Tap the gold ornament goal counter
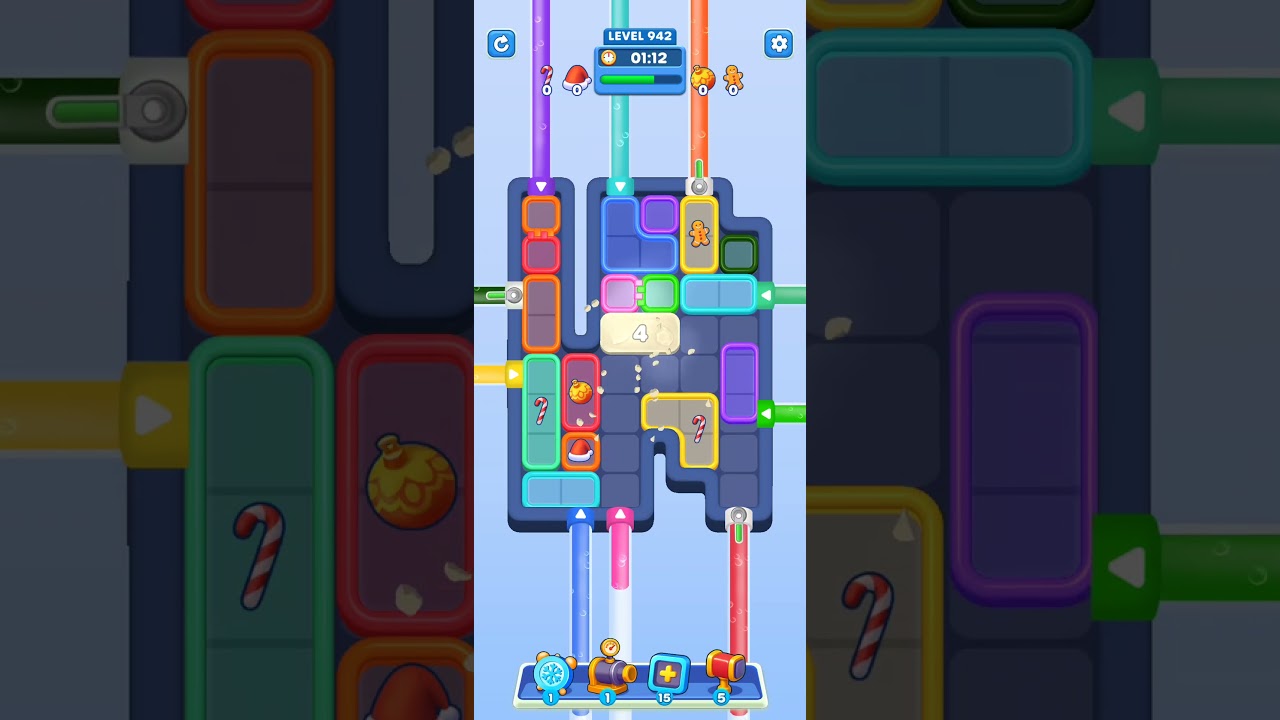1280x720 pixels. tap(703, 78)
